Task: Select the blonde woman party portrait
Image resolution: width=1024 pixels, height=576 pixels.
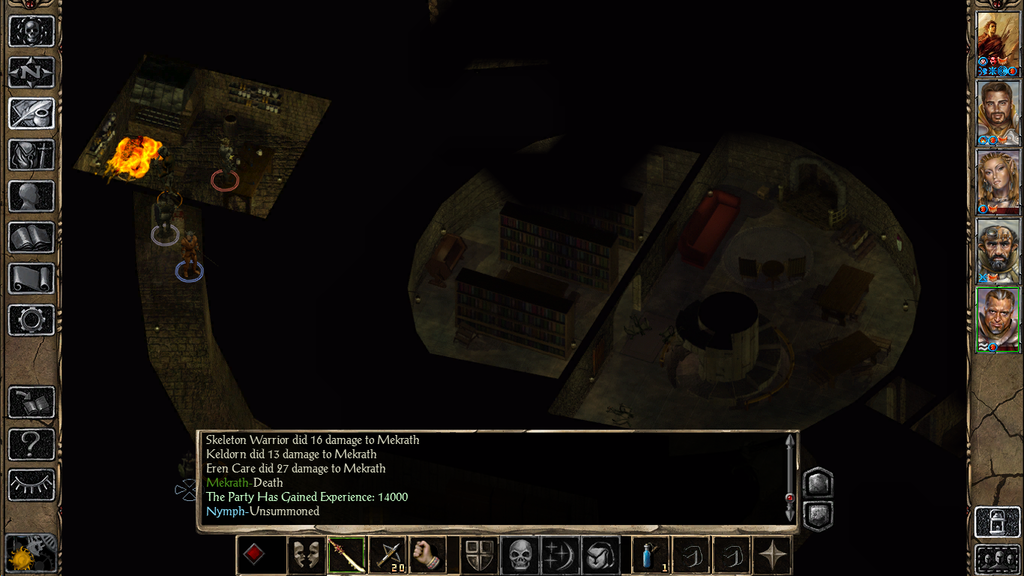Action: click(998, 181)
